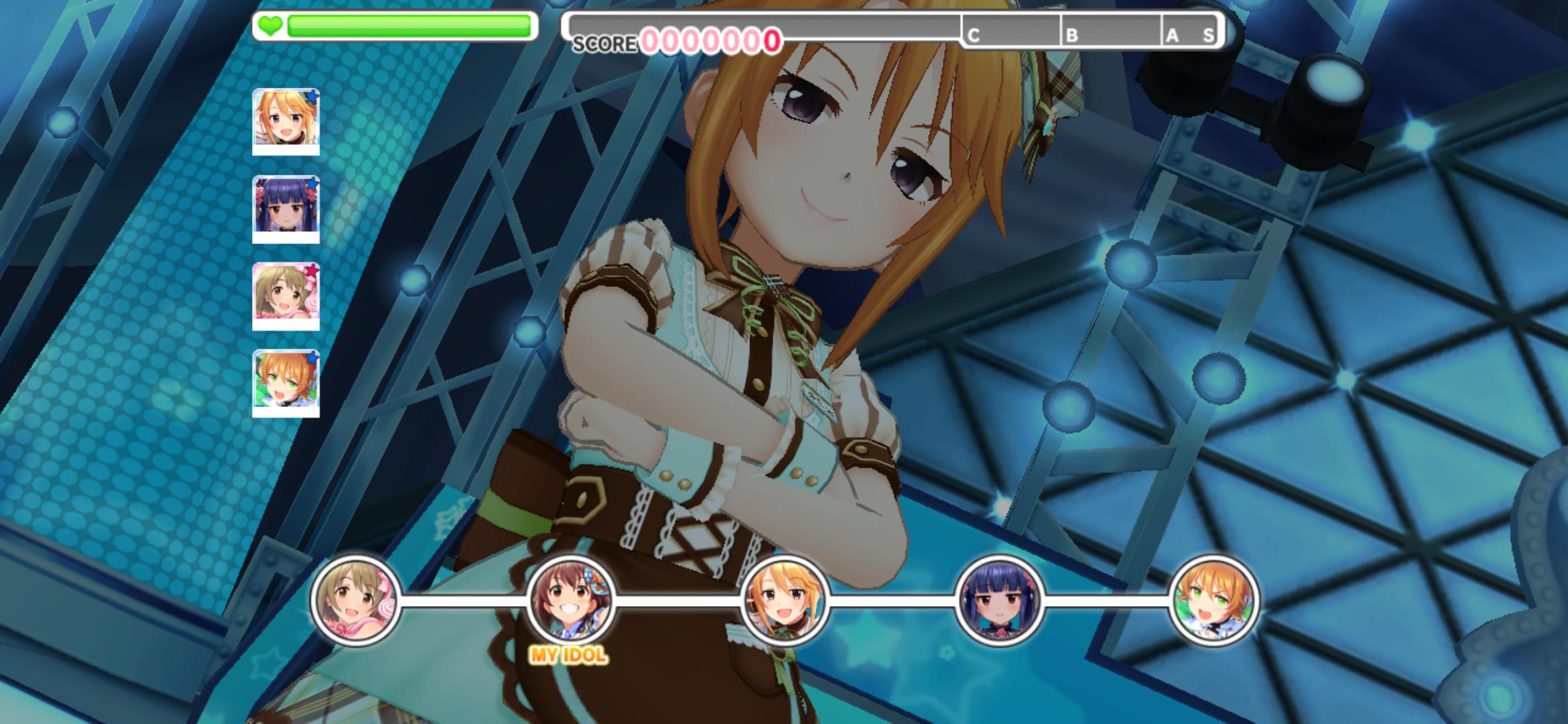Tap the green-eyed orange-haired idol circle
Viewport: 1568px width, 724px height.
click(x=1214, y=601)
